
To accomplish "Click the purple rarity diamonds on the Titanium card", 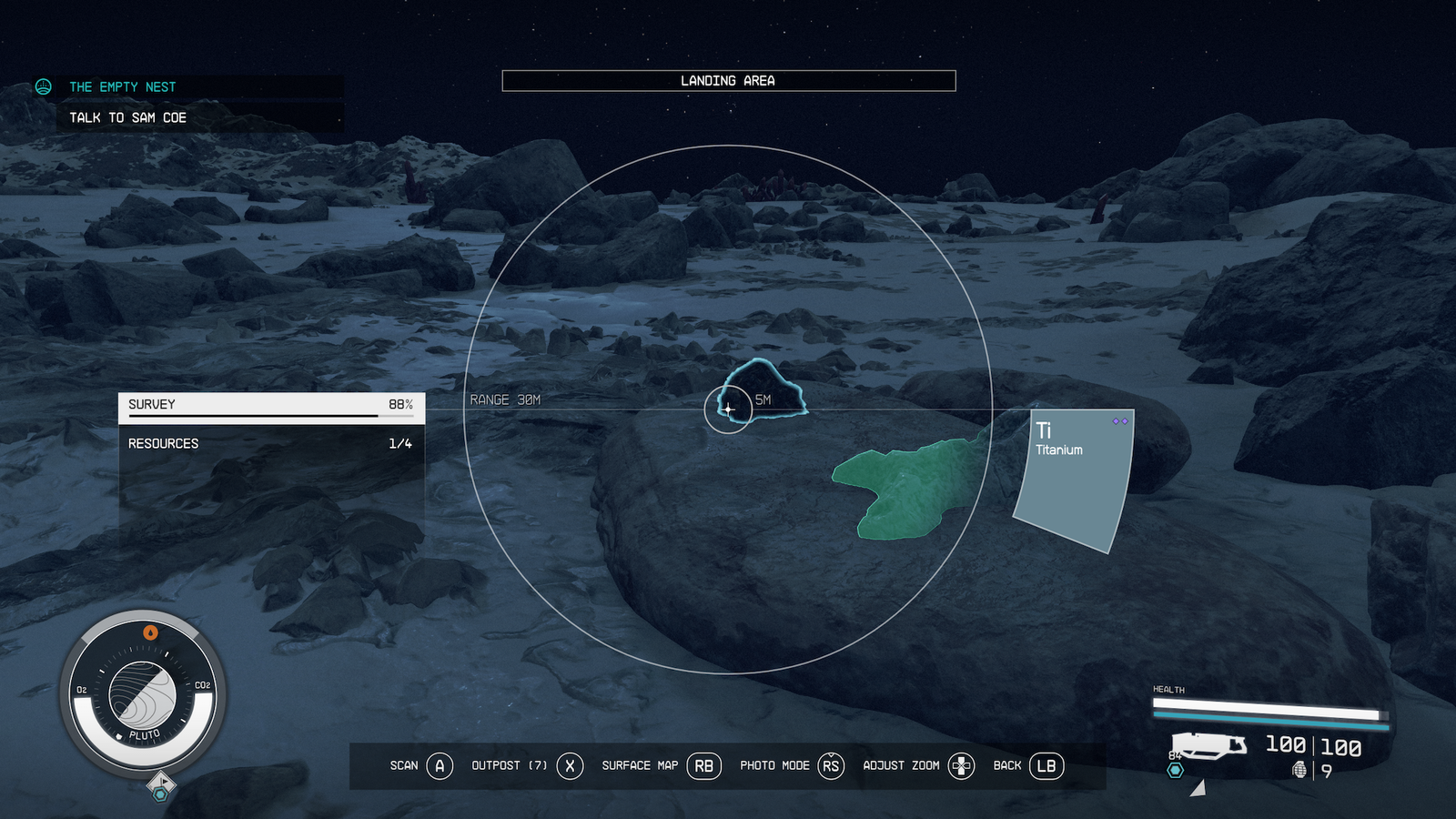I will click(1118, 421).
